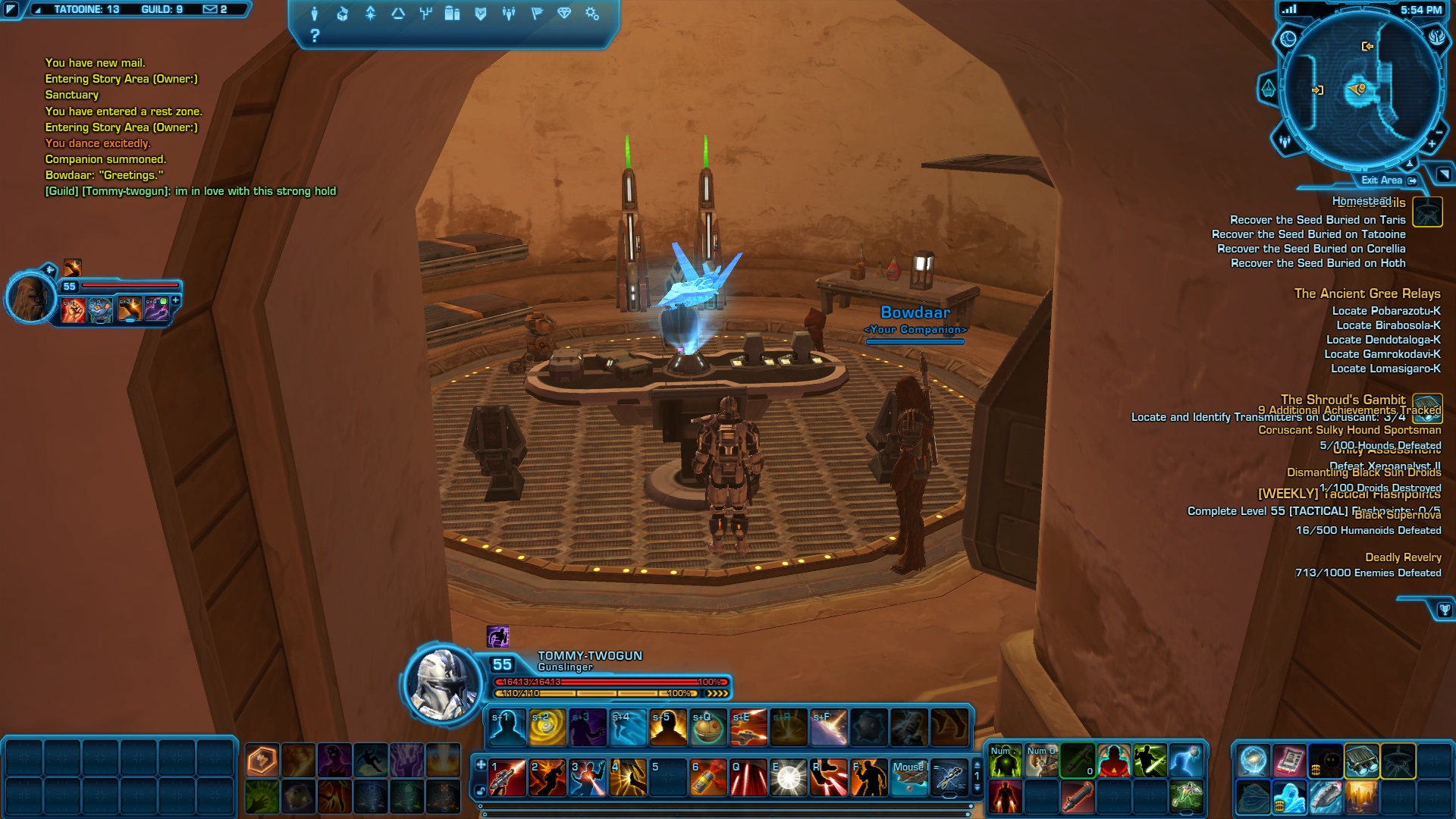Open the inventory box icon in the menu bar

(x=343, y=14)
